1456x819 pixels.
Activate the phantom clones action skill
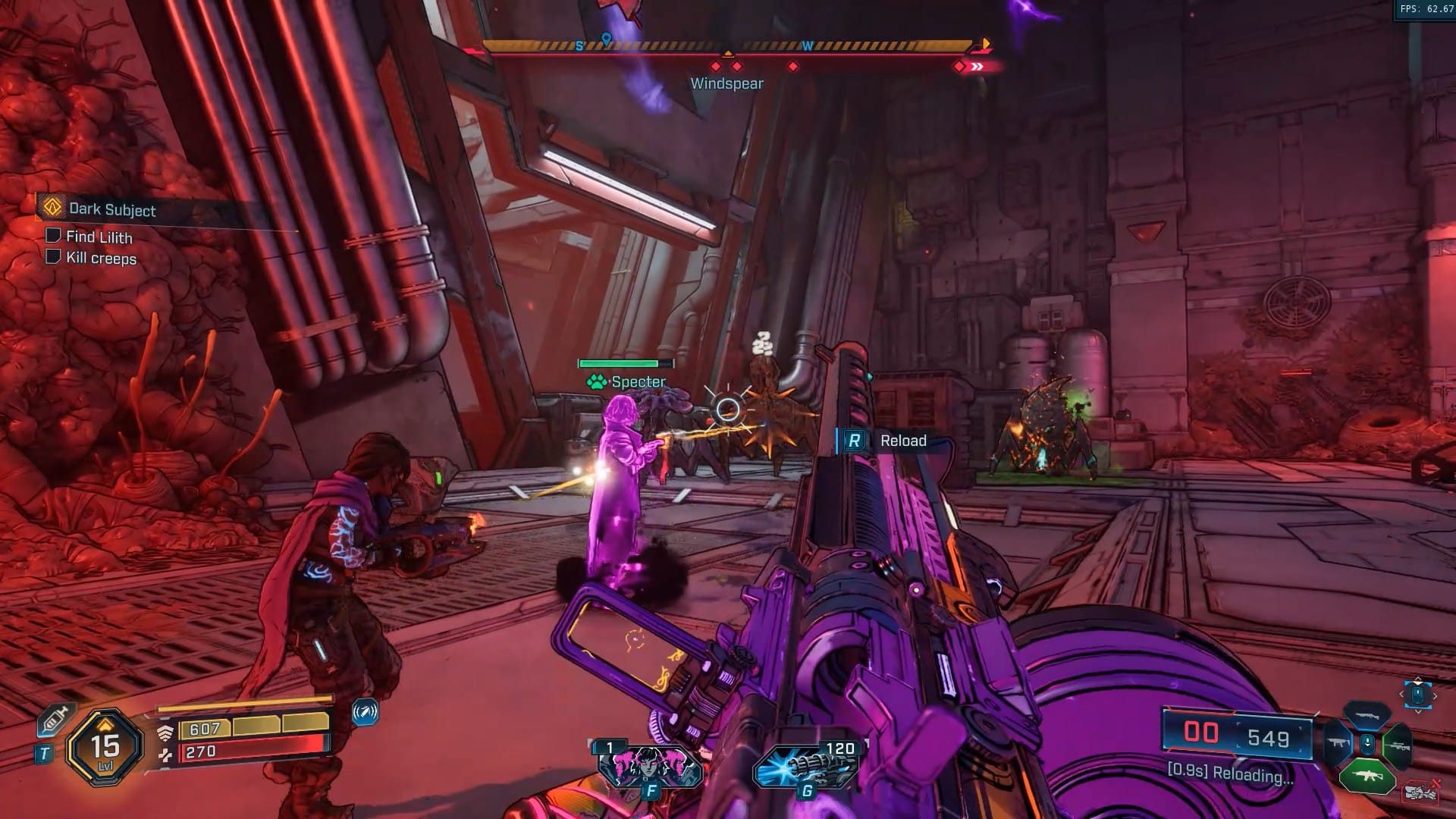[650, 767]
